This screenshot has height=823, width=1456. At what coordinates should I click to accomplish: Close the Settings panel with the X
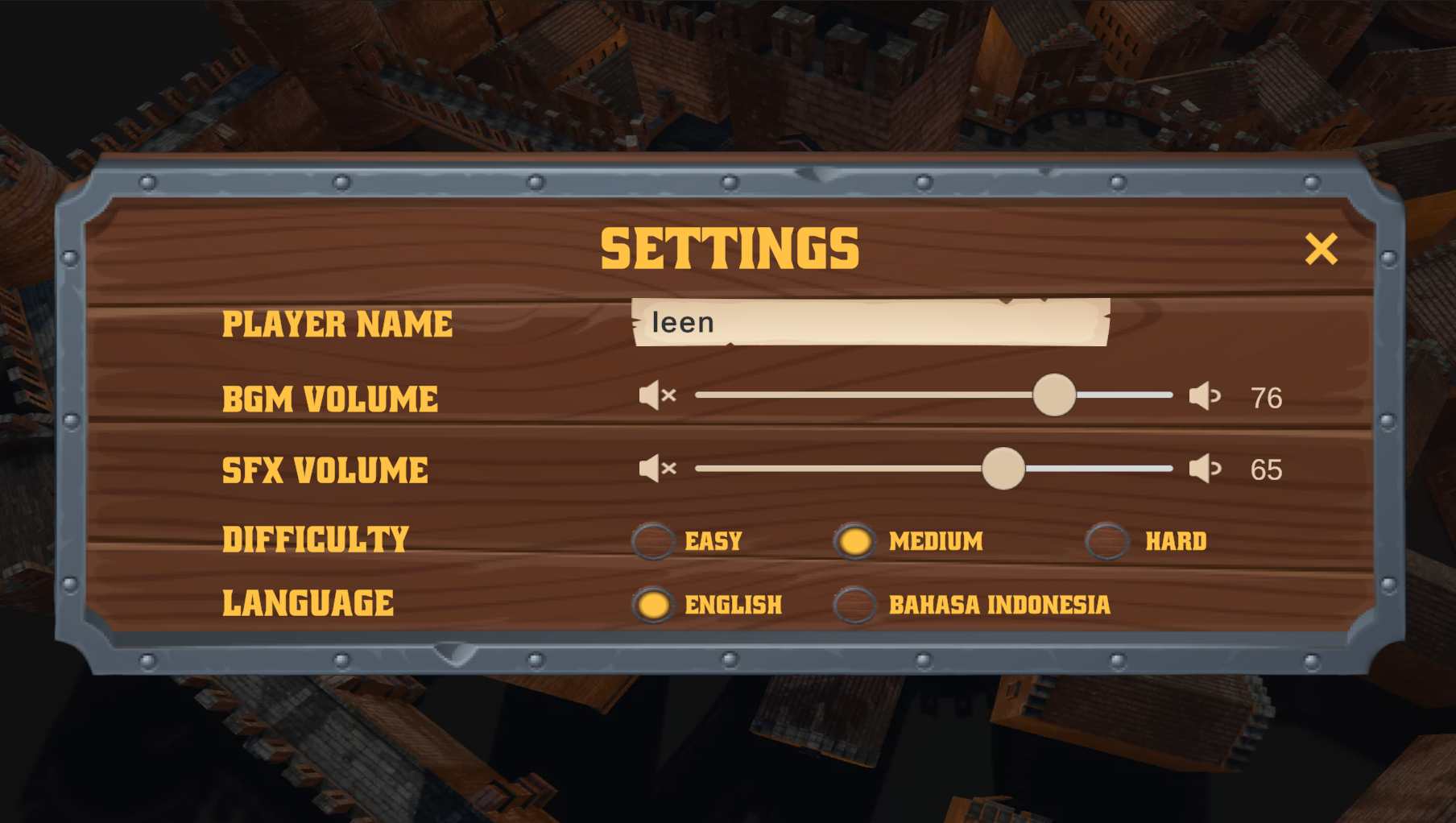coord(1321,249)
